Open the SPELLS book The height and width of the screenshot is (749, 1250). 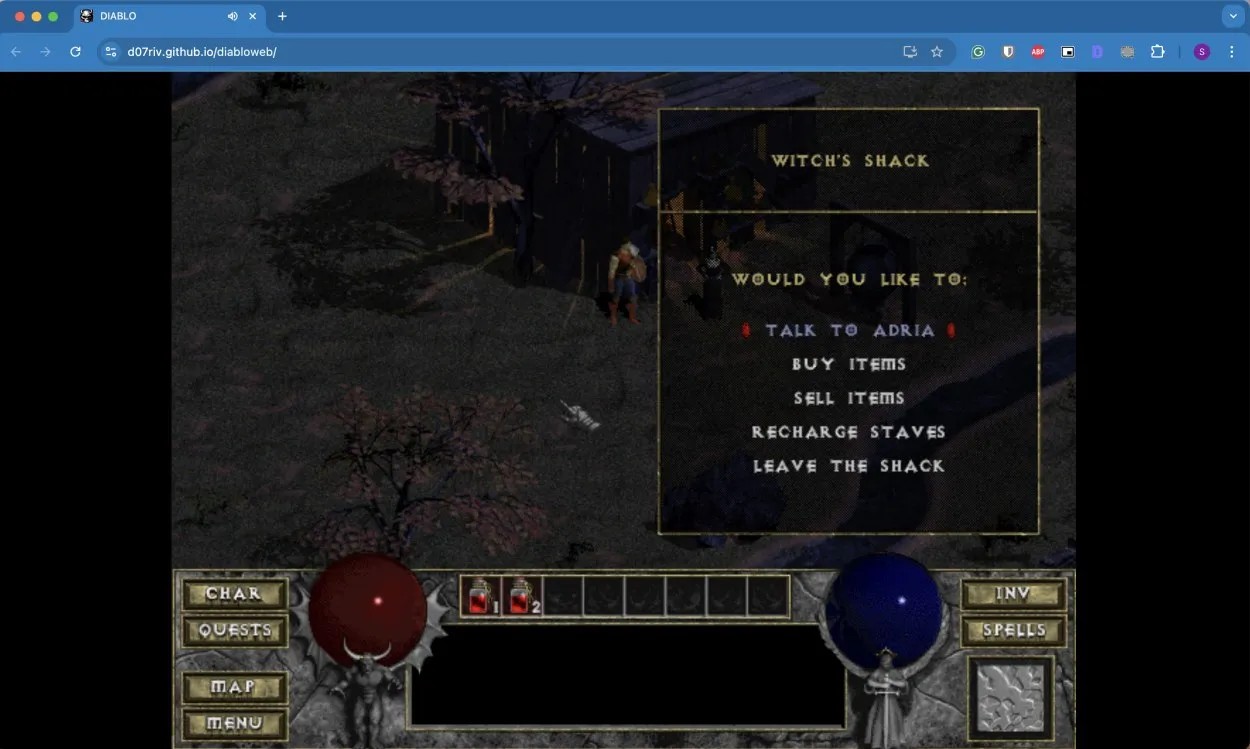click(1013, 631)
